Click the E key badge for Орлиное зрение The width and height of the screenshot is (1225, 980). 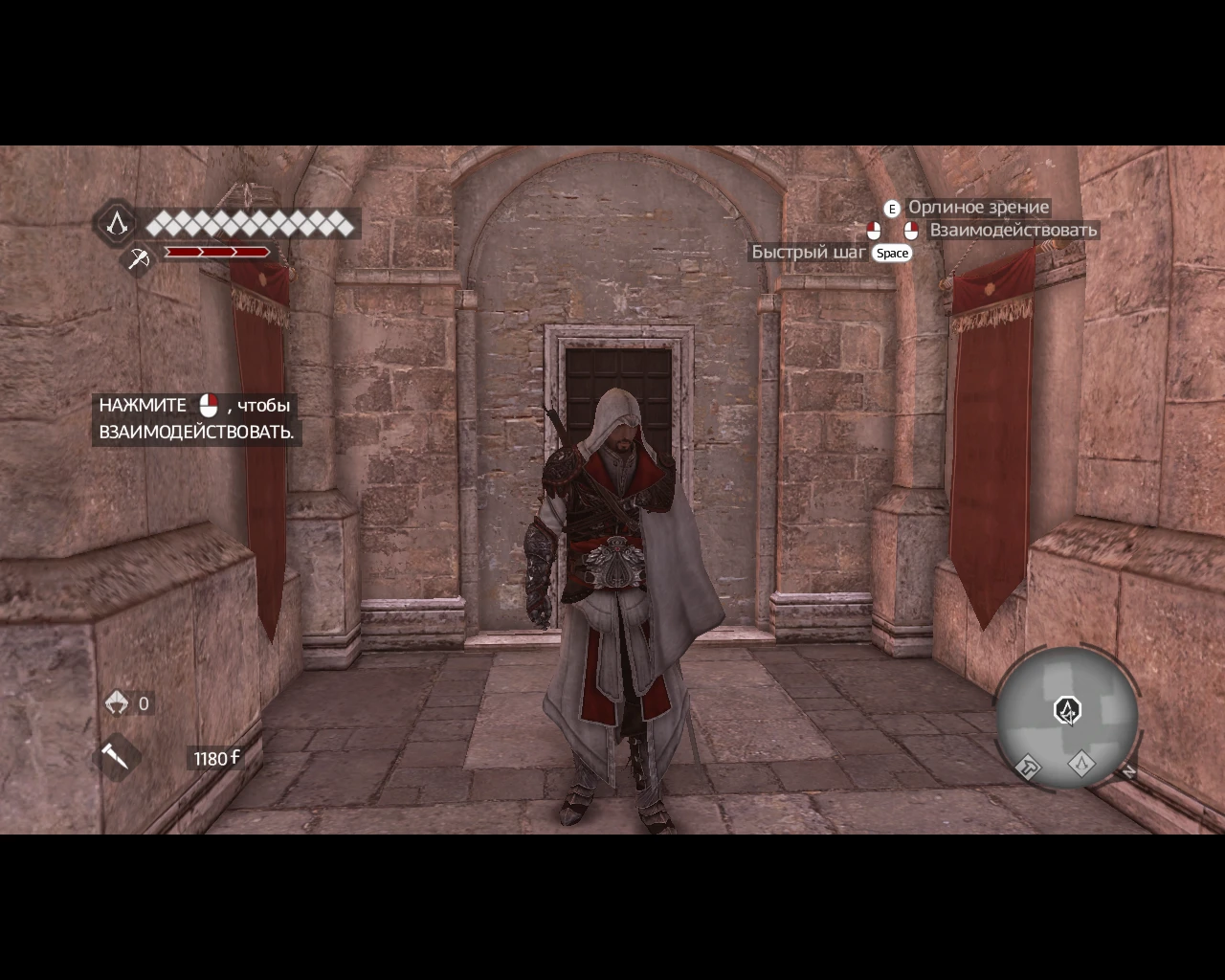[891, 207]
